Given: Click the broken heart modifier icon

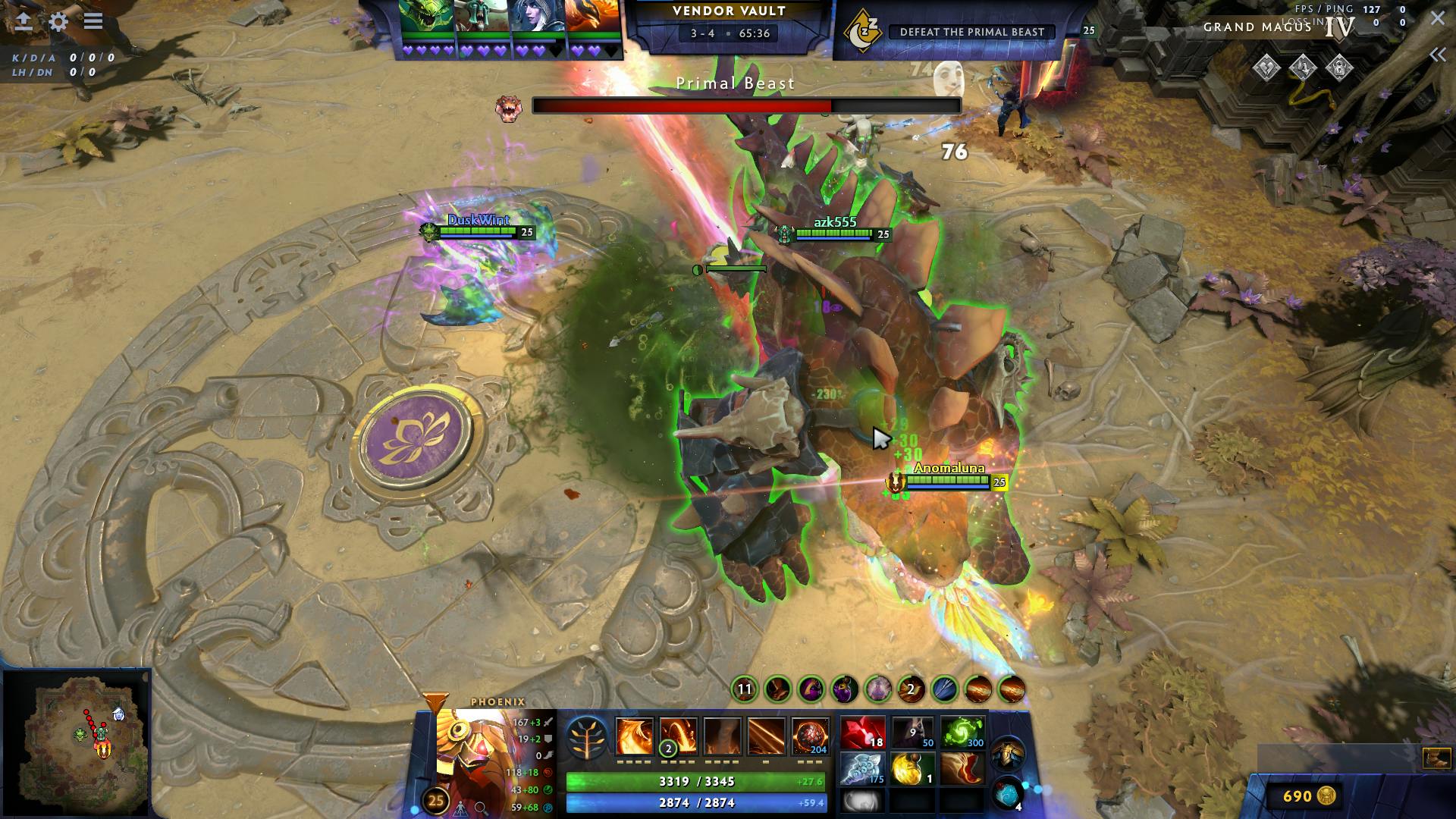Looking at the screenshot, I should click(x=1266, y=68).
